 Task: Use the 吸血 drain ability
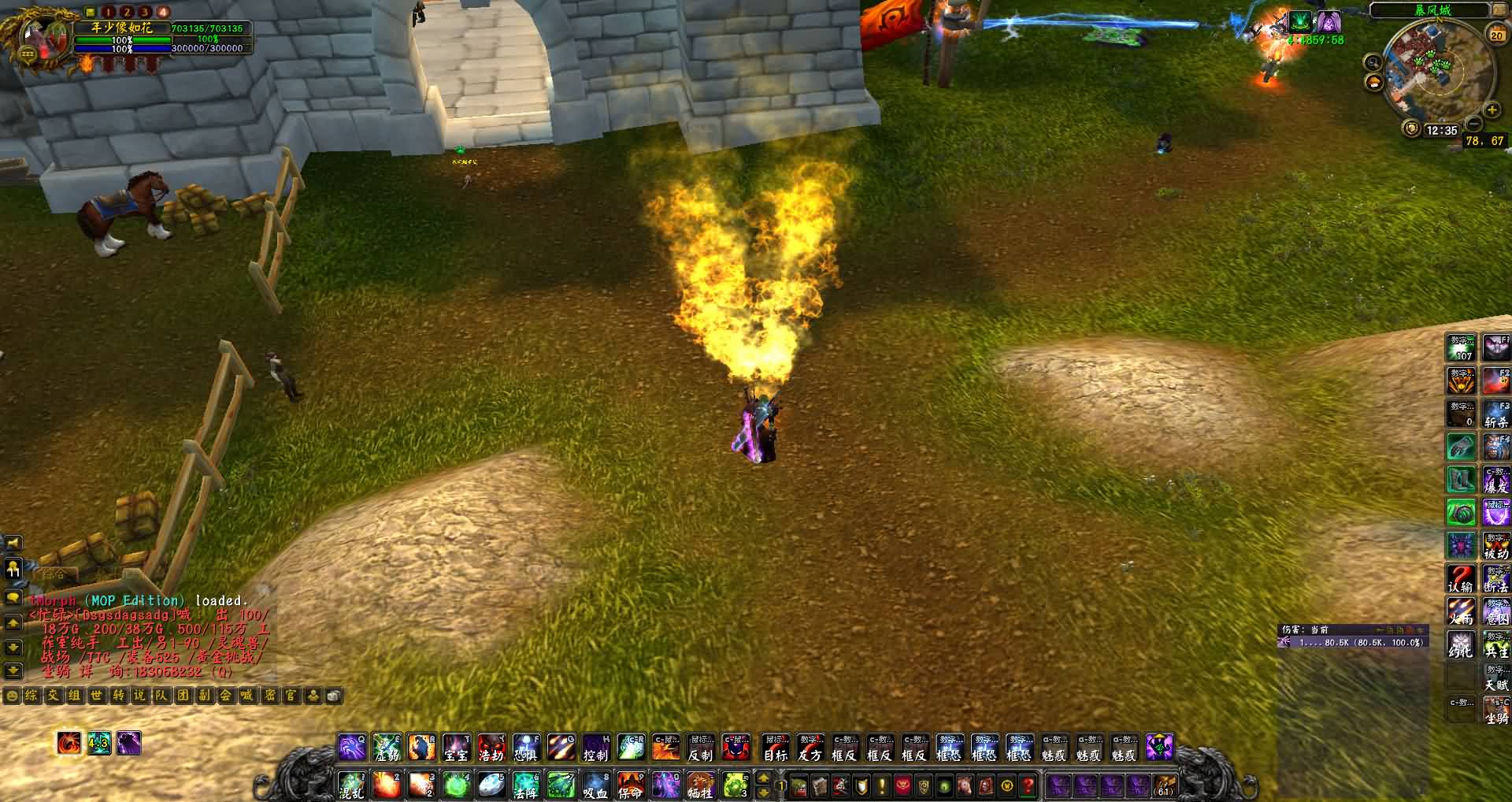pos(595,785)
